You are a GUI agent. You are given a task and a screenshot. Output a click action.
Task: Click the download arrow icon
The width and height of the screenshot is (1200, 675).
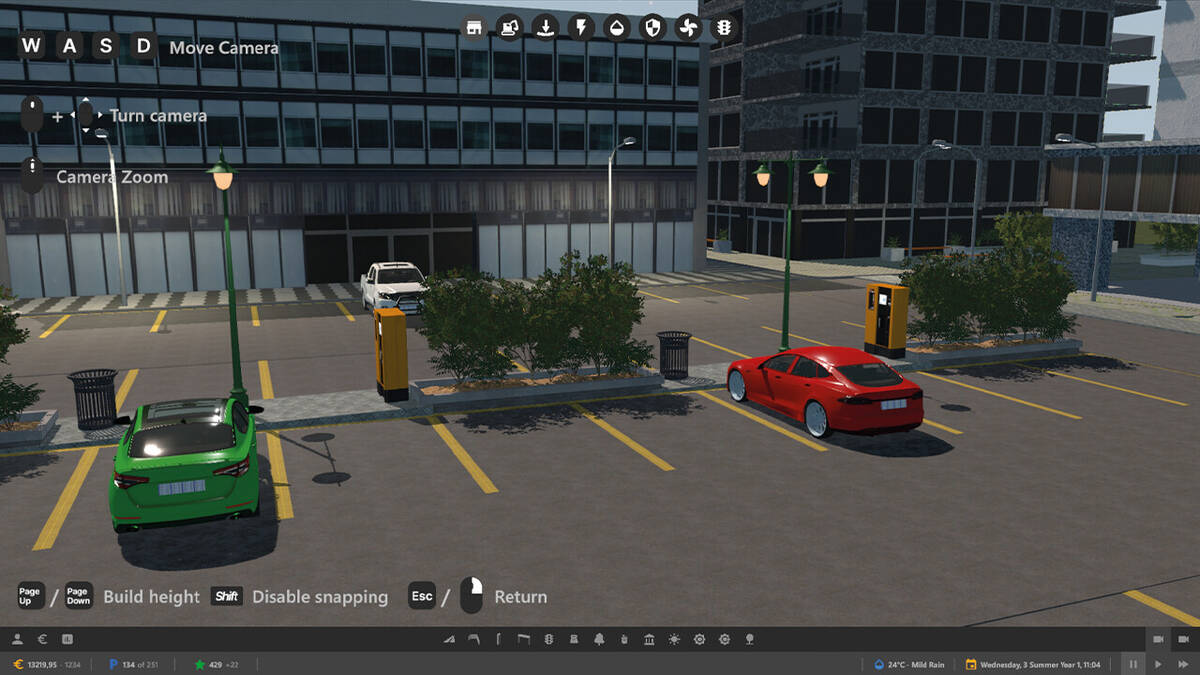coord(545,27)
